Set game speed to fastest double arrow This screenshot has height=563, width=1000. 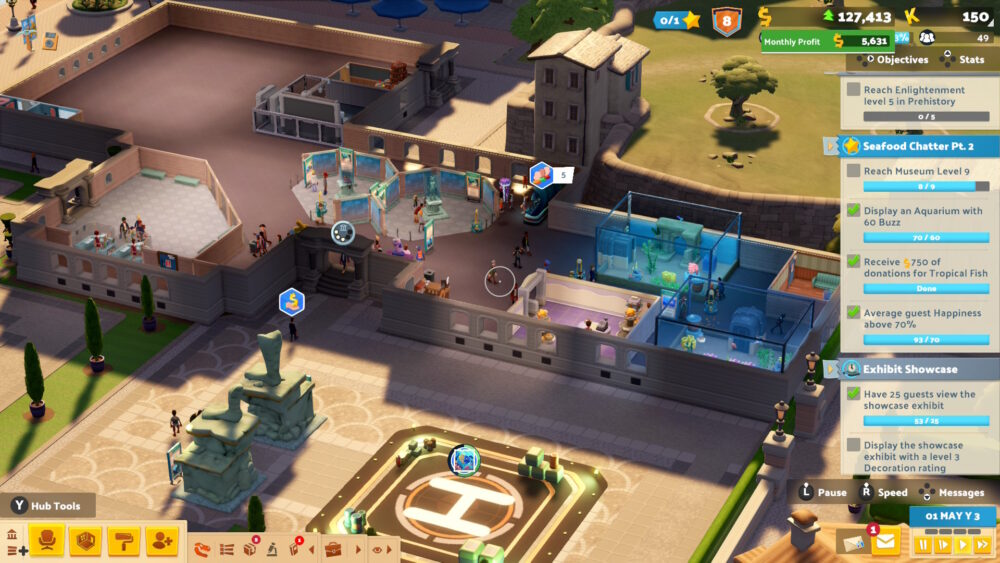pyautogui.click(x=981, y=545)
